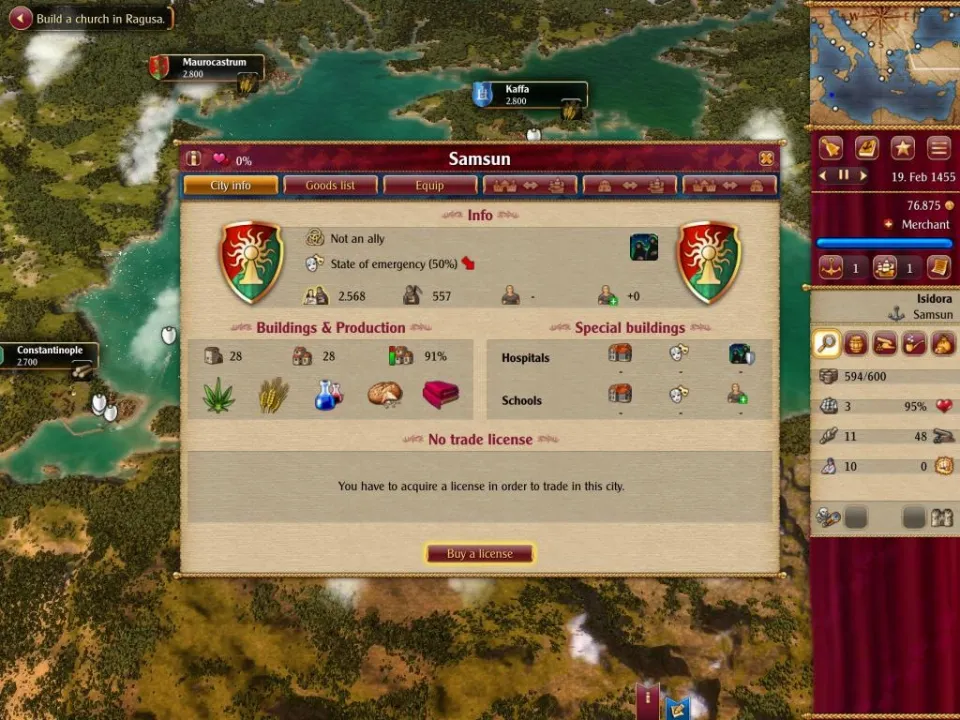This screenshot has width=960, height=720.
Task: Close the Samsun city window
Action: click(766, 159)
